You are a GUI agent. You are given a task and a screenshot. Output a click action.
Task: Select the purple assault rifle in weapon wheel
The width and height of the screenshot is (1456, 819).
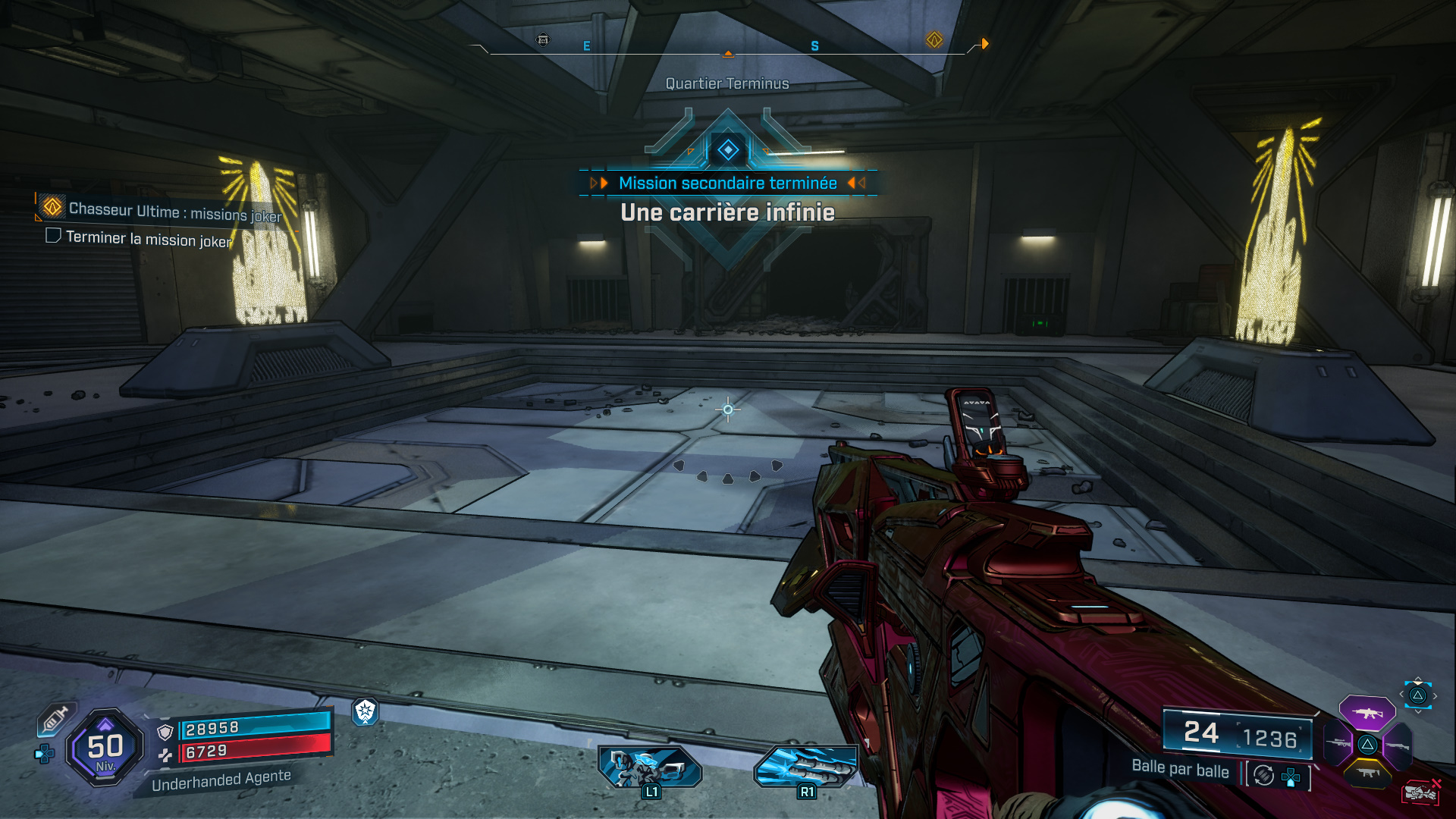tap(1367, 713)
